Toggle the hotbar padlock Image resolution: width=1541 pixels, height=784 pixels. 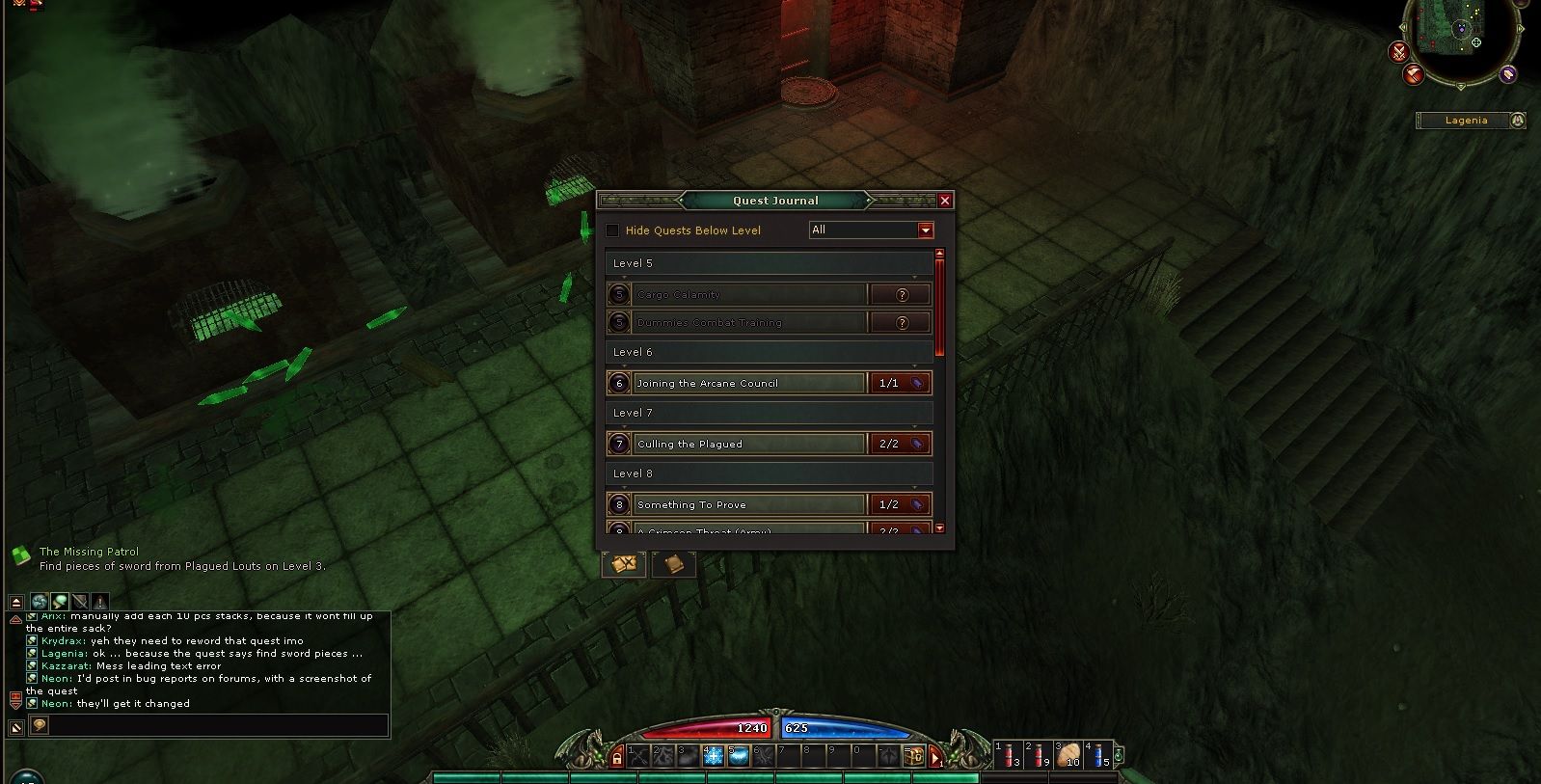[x=617, y=759]
